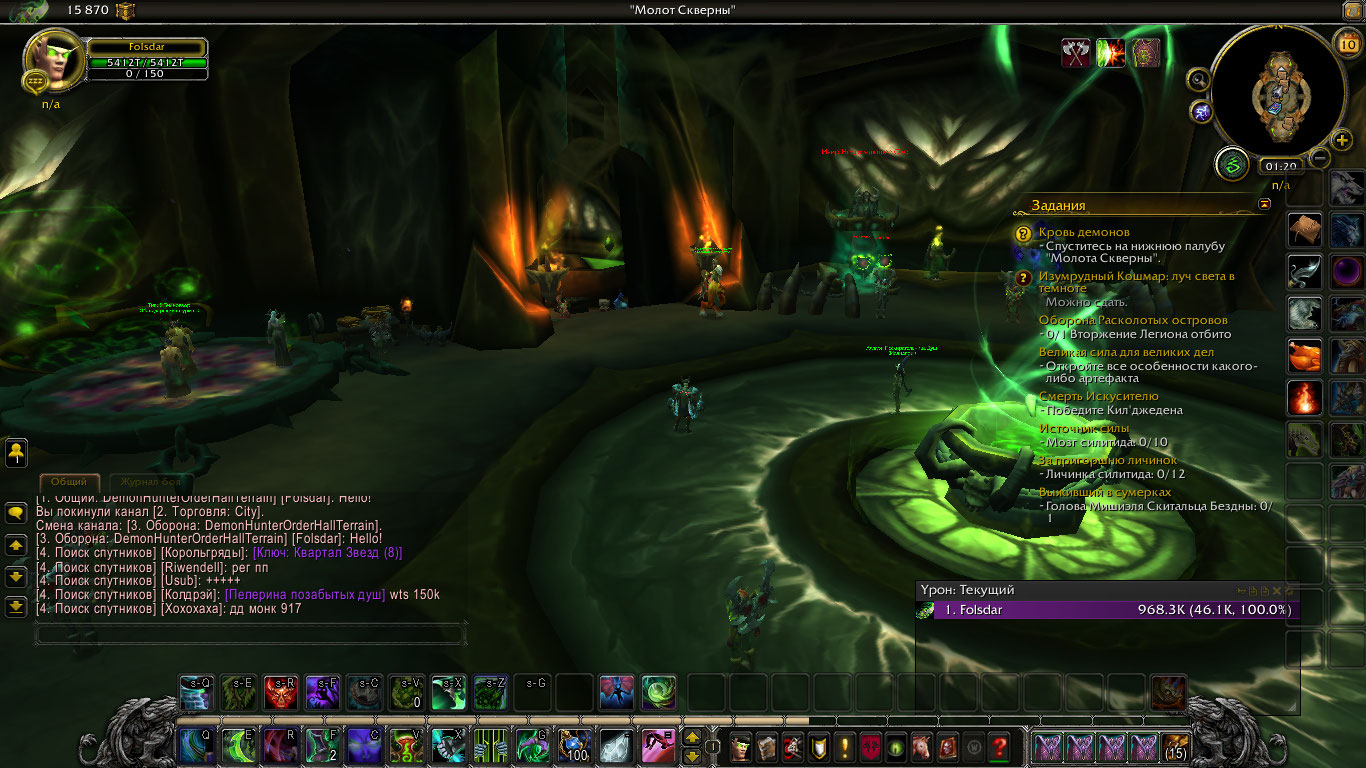
Task: Zoom out the minimap with minus button
Action: (x=1320, y=157)
